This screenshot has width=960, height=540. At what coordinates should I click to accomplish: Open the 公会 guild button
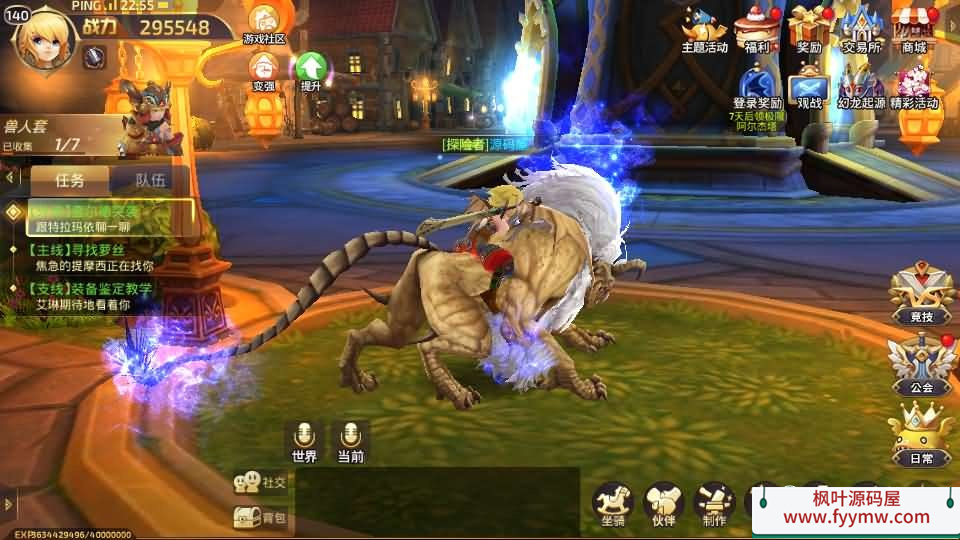pyautogui.click(x=921, y=364)
